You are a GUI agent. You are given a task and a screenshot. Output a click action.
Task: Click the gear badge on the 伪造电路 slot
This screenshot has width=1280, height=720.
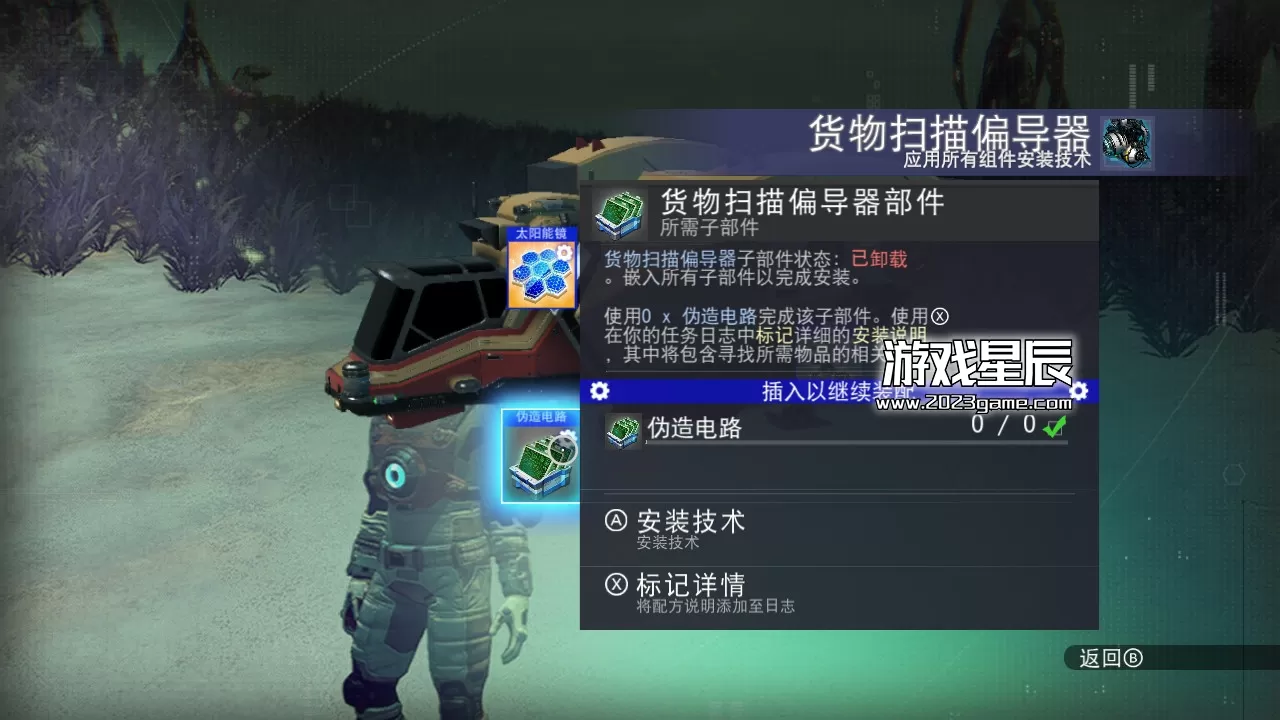[568, 432]
